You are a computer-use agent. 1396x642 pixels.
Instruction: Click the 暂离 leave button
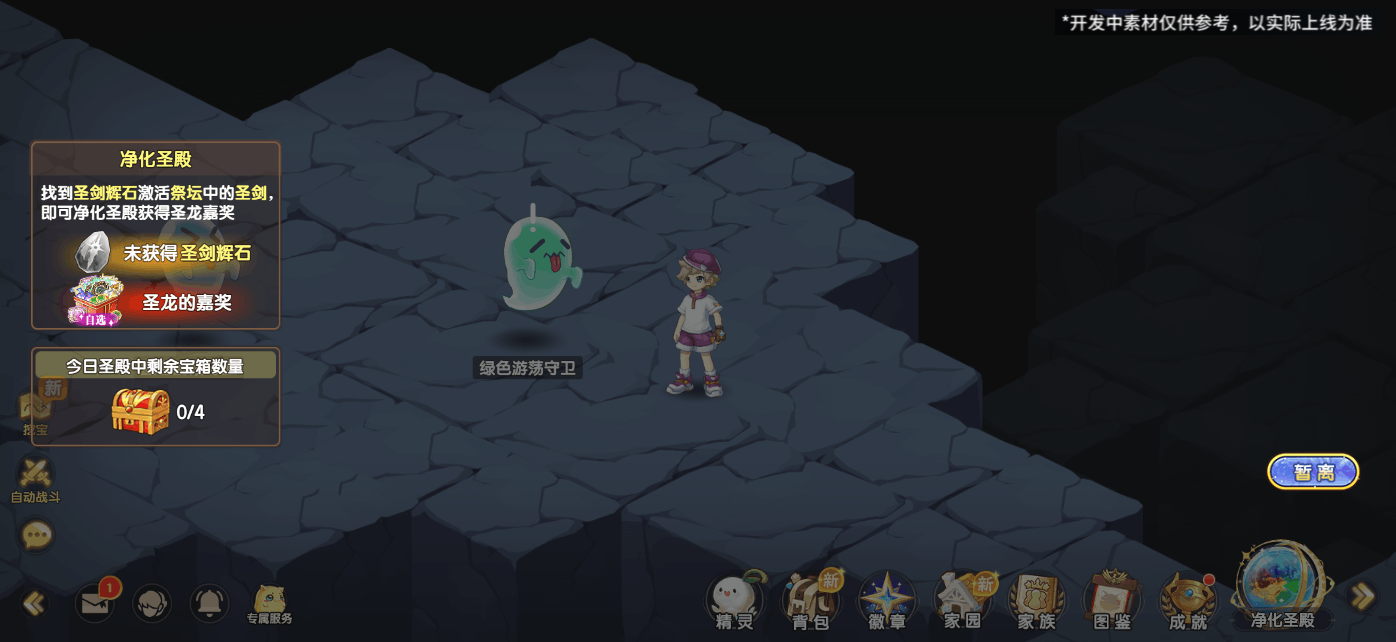(1313, 472)
